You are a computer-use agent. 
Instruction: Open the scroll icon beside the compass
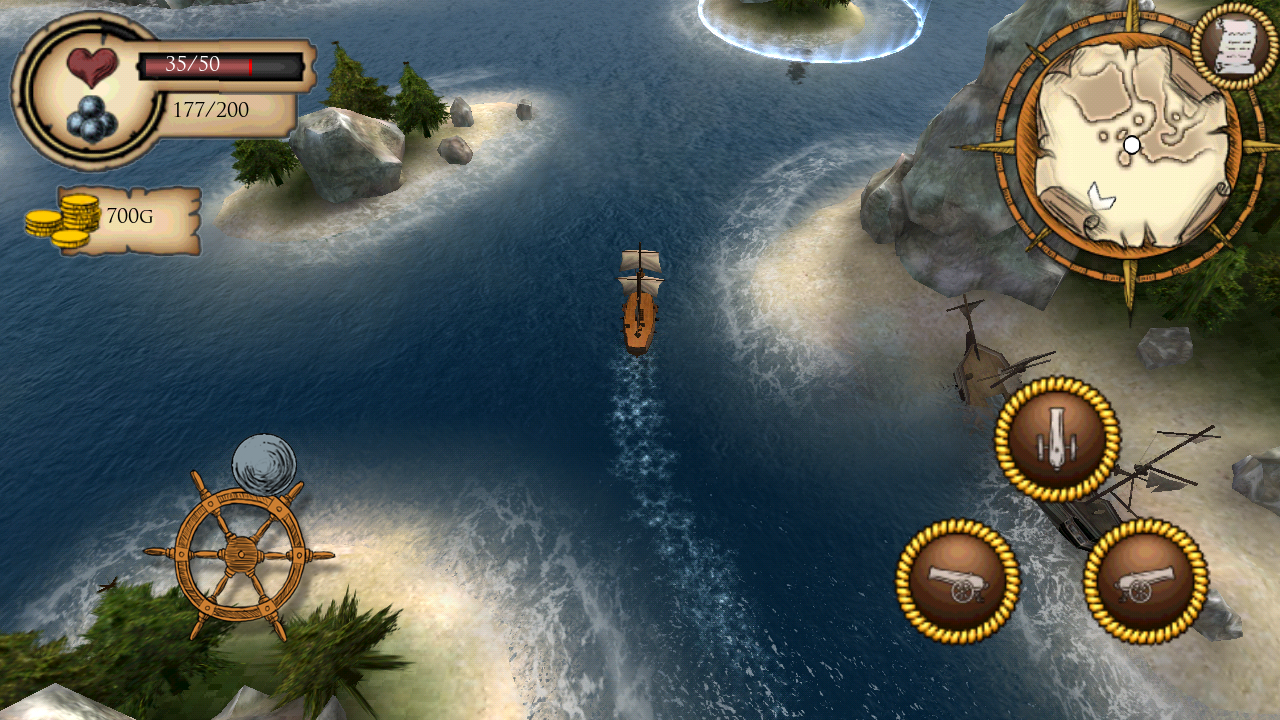coord(1235,45)
